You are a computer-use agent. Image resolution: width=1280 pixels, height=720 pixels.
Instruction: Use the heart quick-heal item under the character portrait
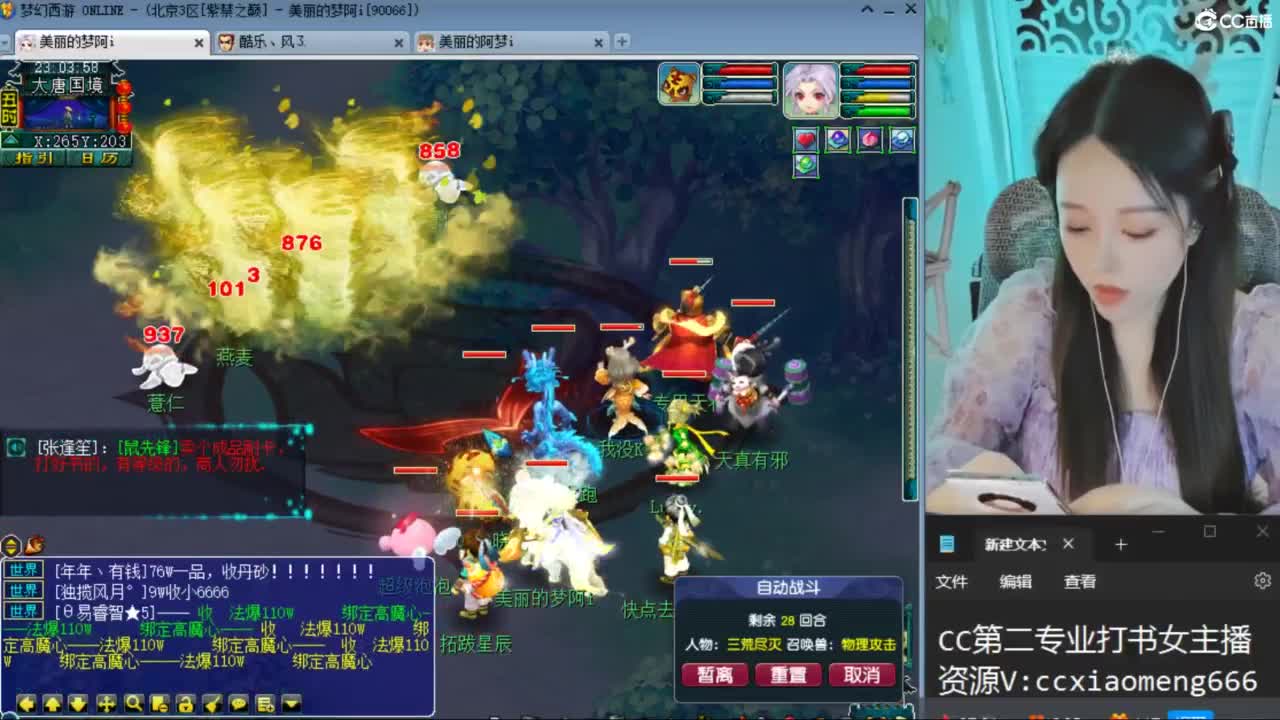[806, 139]
